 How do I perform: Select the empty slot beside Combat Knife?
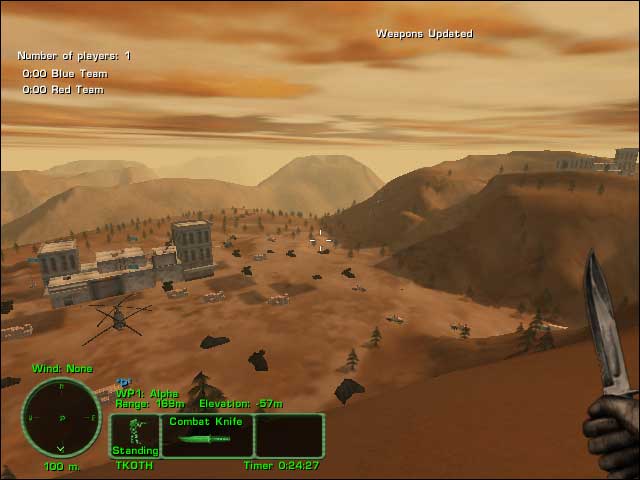coord(289,436)
